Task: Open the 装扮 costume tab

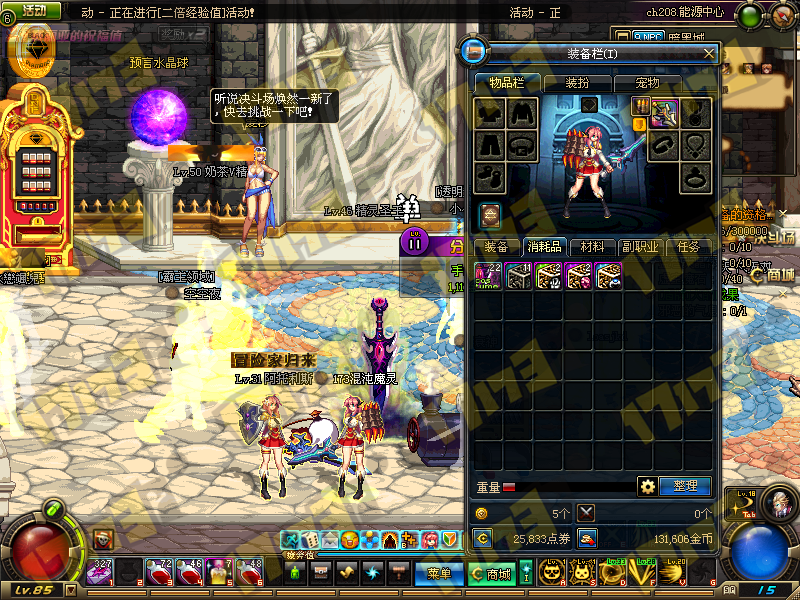Action: pyautogui.click(x=577, y=82)
